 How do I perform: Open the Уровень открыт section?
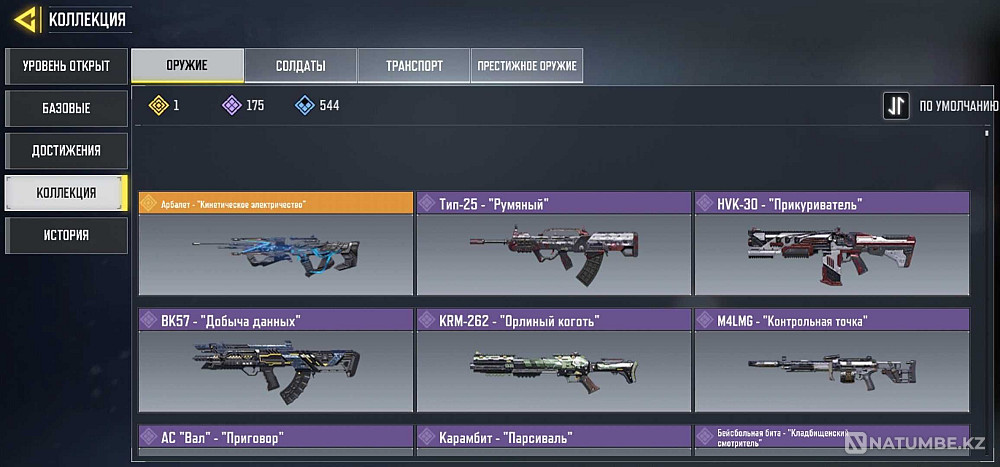click(66, 67)
